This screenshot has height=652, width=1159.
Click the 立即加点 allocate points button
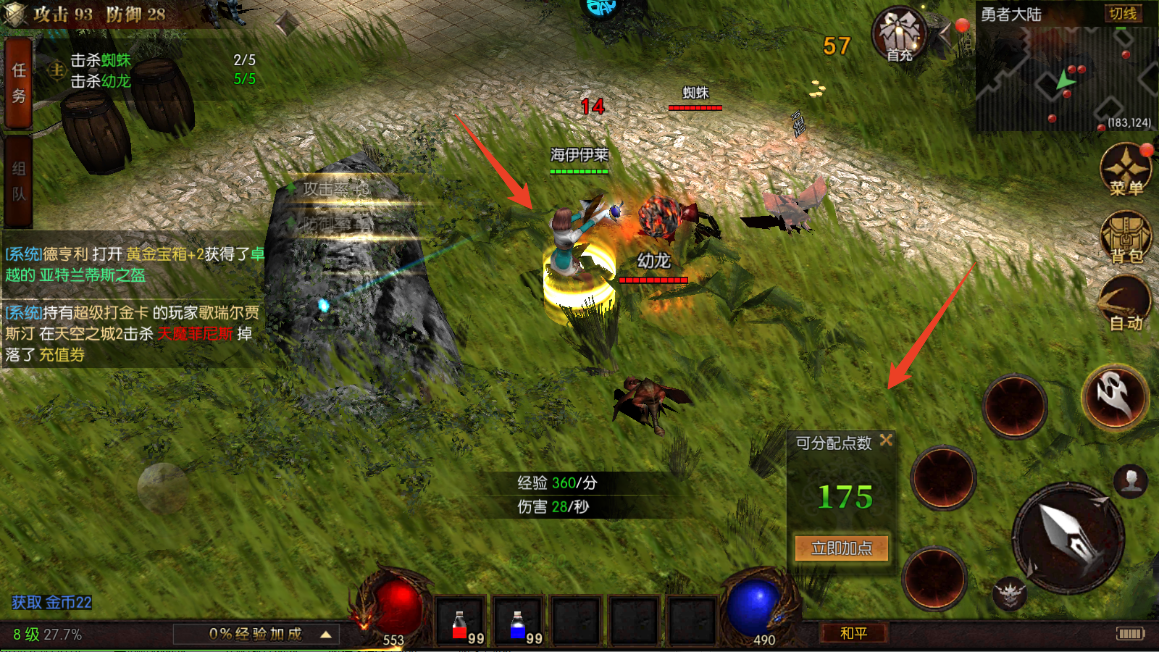click(x=841, y=548)
